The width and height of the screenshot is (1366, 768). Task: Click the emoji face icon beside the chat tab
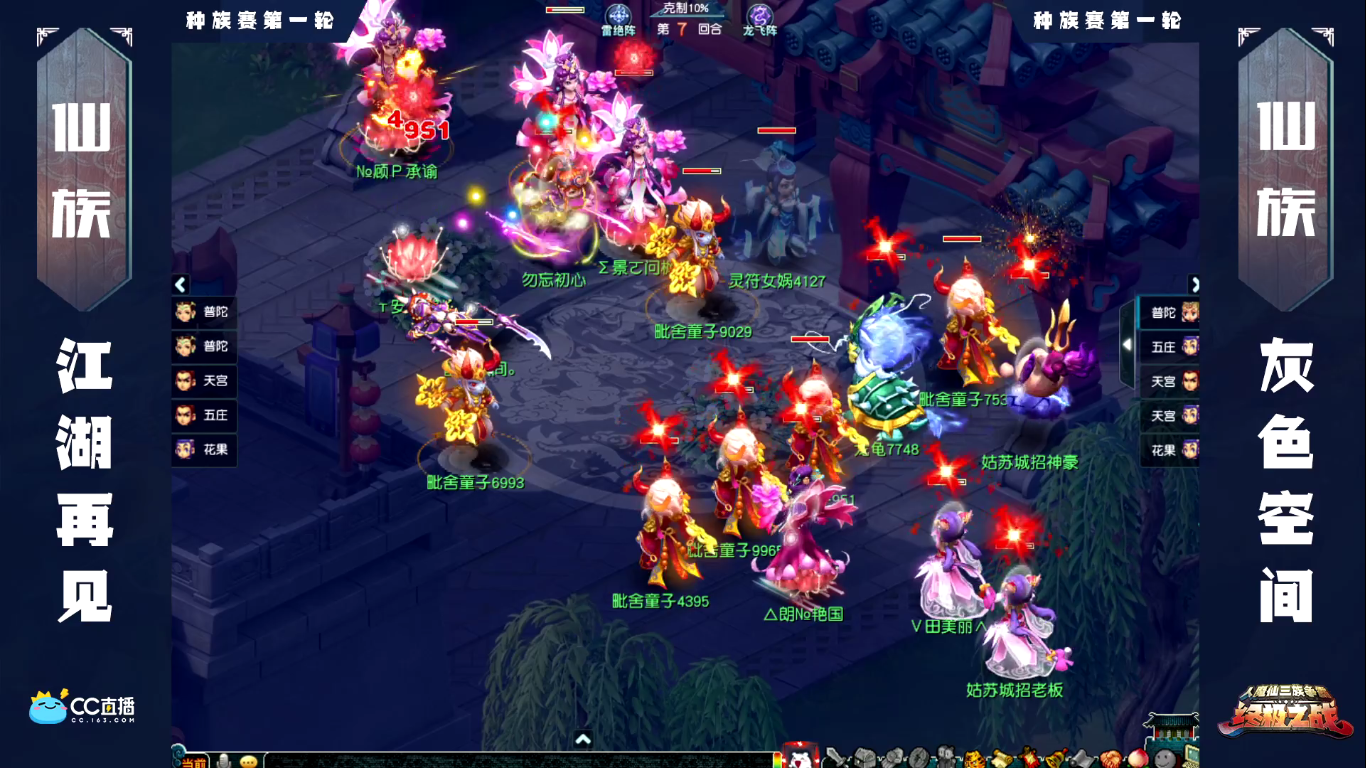(x=248, y=762)
